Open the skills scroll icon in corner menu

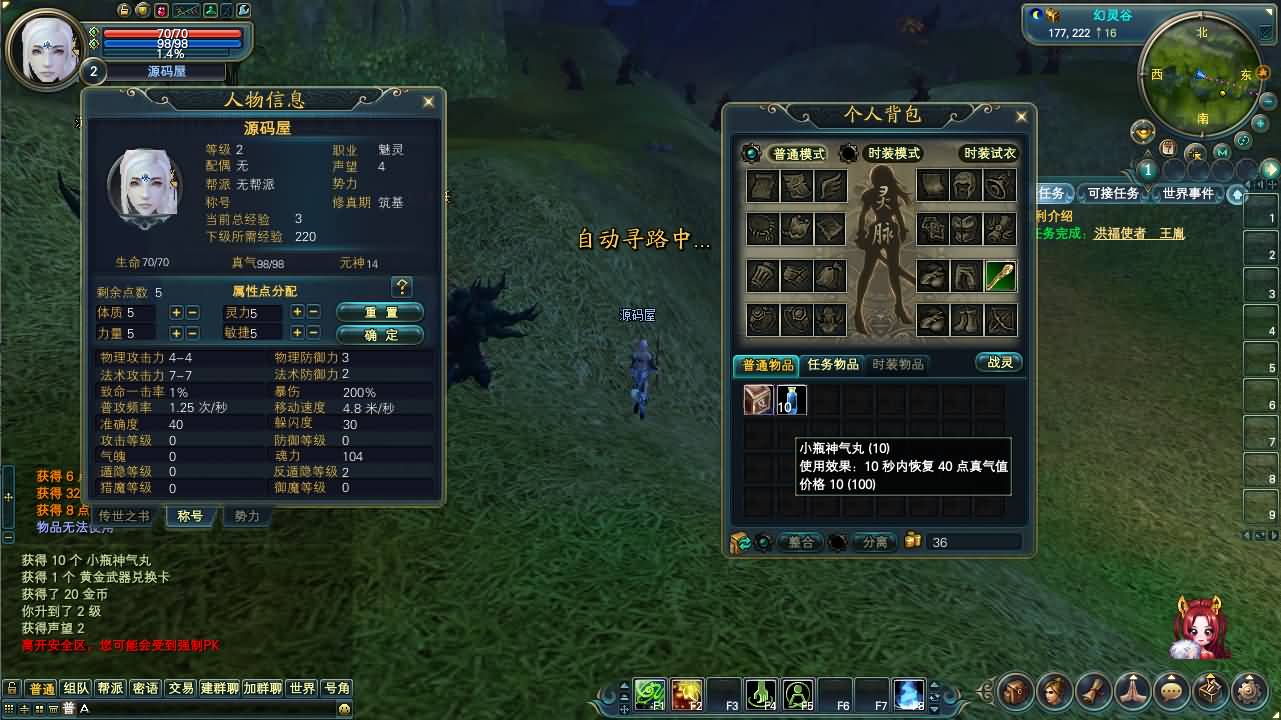1092,690
